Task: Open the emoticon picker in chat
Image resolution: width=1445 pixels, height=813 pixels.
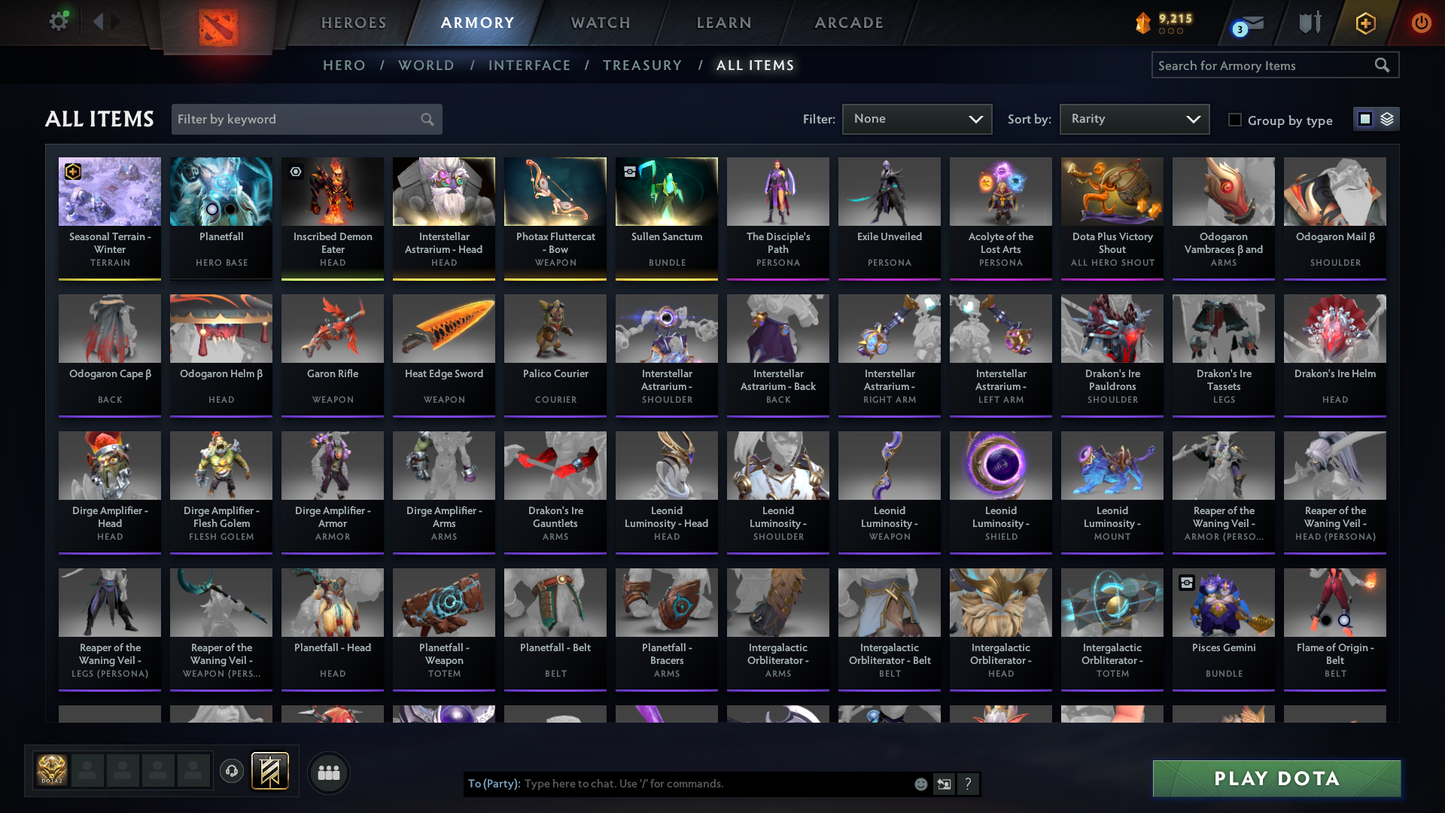Action: [x=920, y=784]
